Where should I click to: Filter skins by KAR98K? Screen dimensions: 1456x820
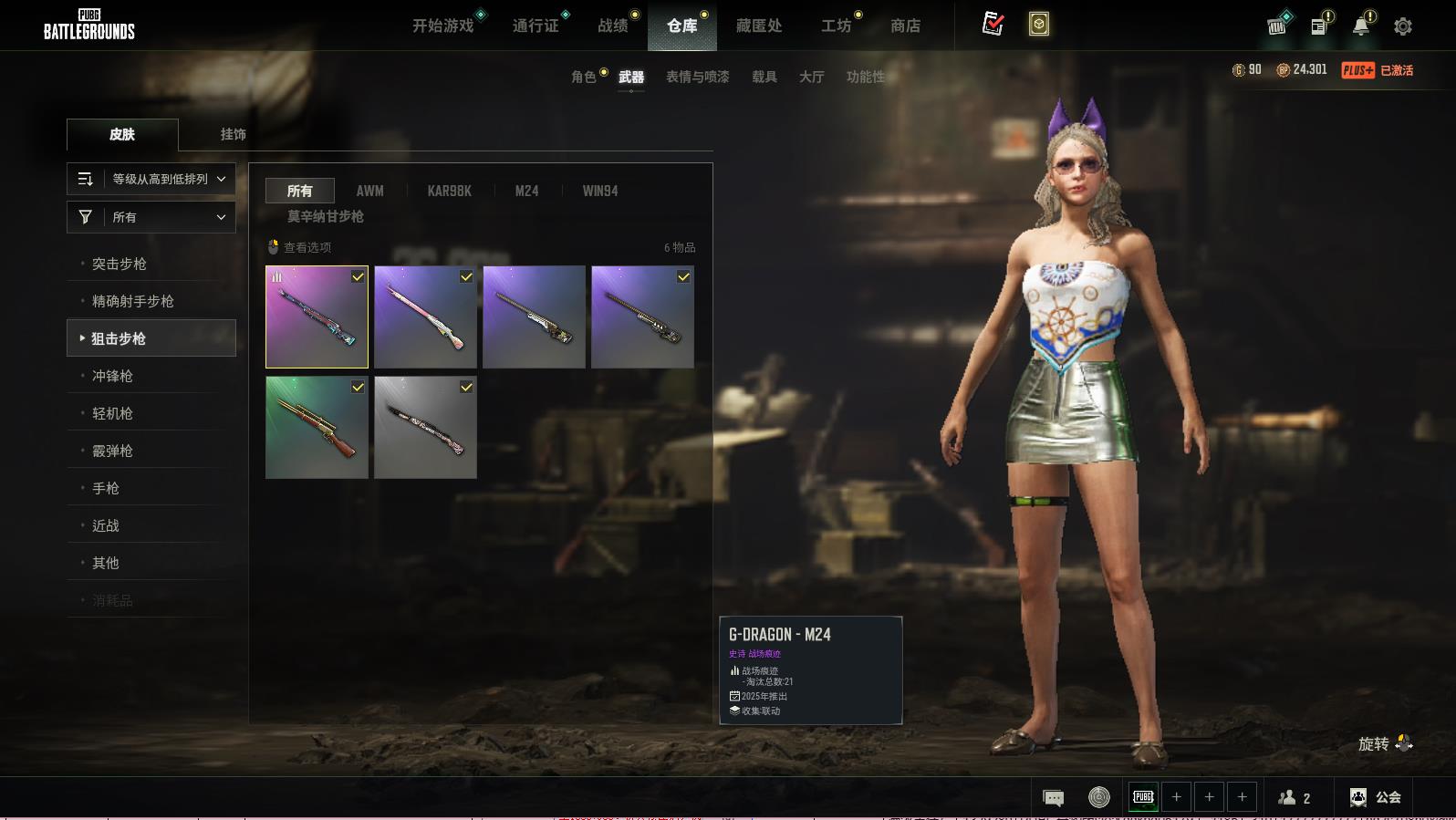tap(449, 191)
